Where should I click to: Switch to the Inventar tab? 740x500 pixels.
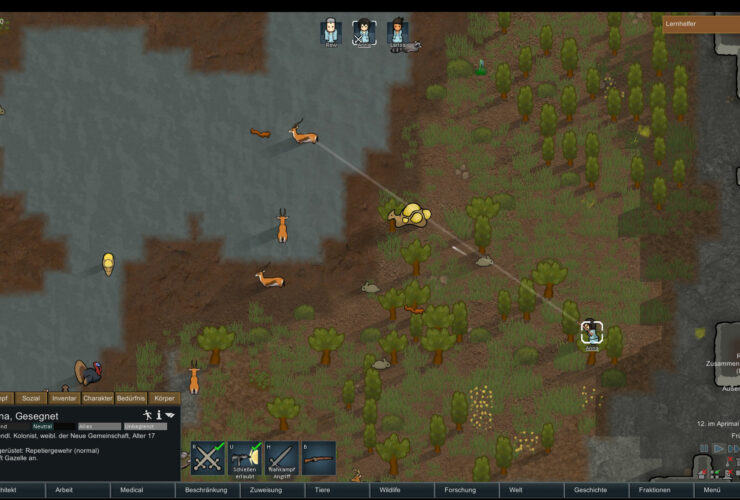pos(64,398)
